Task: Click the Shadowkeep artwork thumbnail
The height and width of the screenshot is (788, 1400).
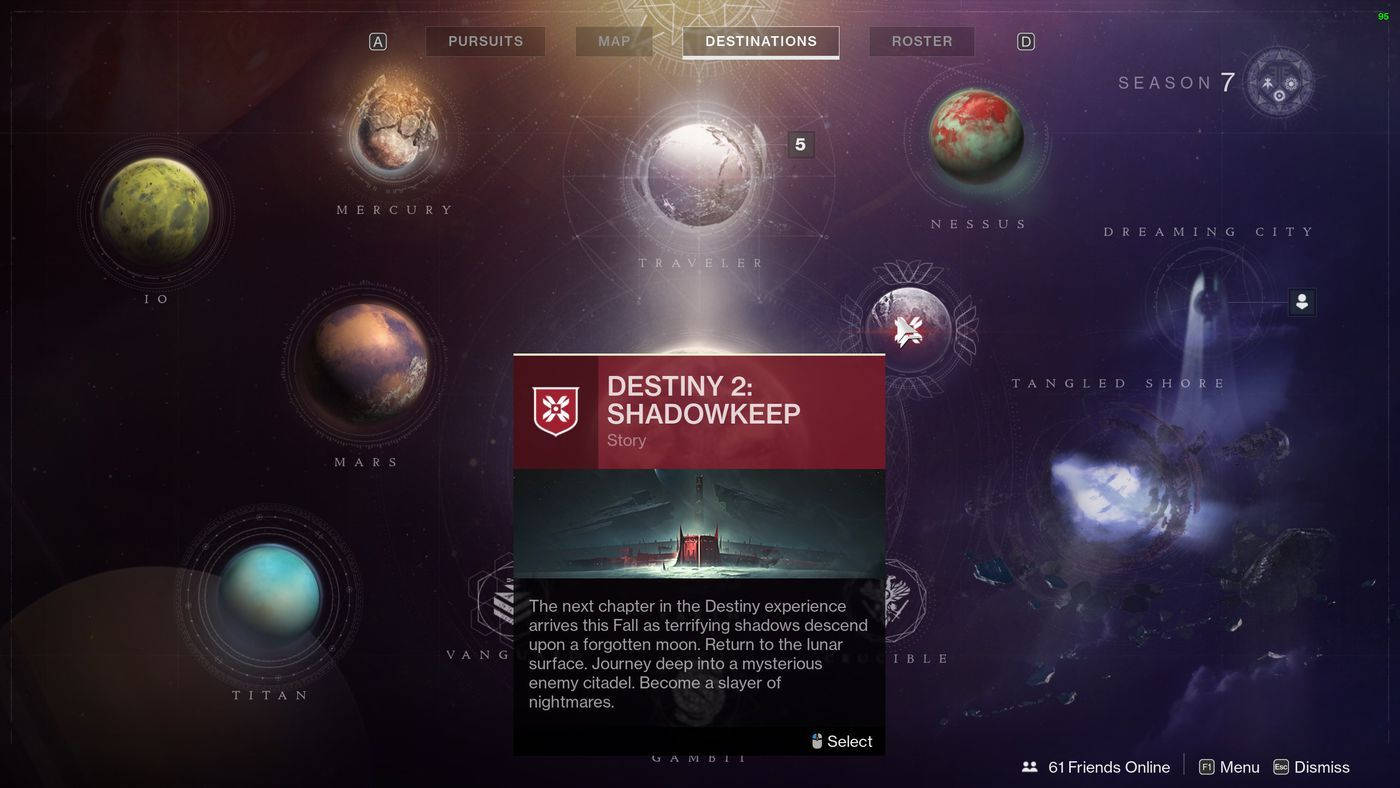Action: click(699, 523)
